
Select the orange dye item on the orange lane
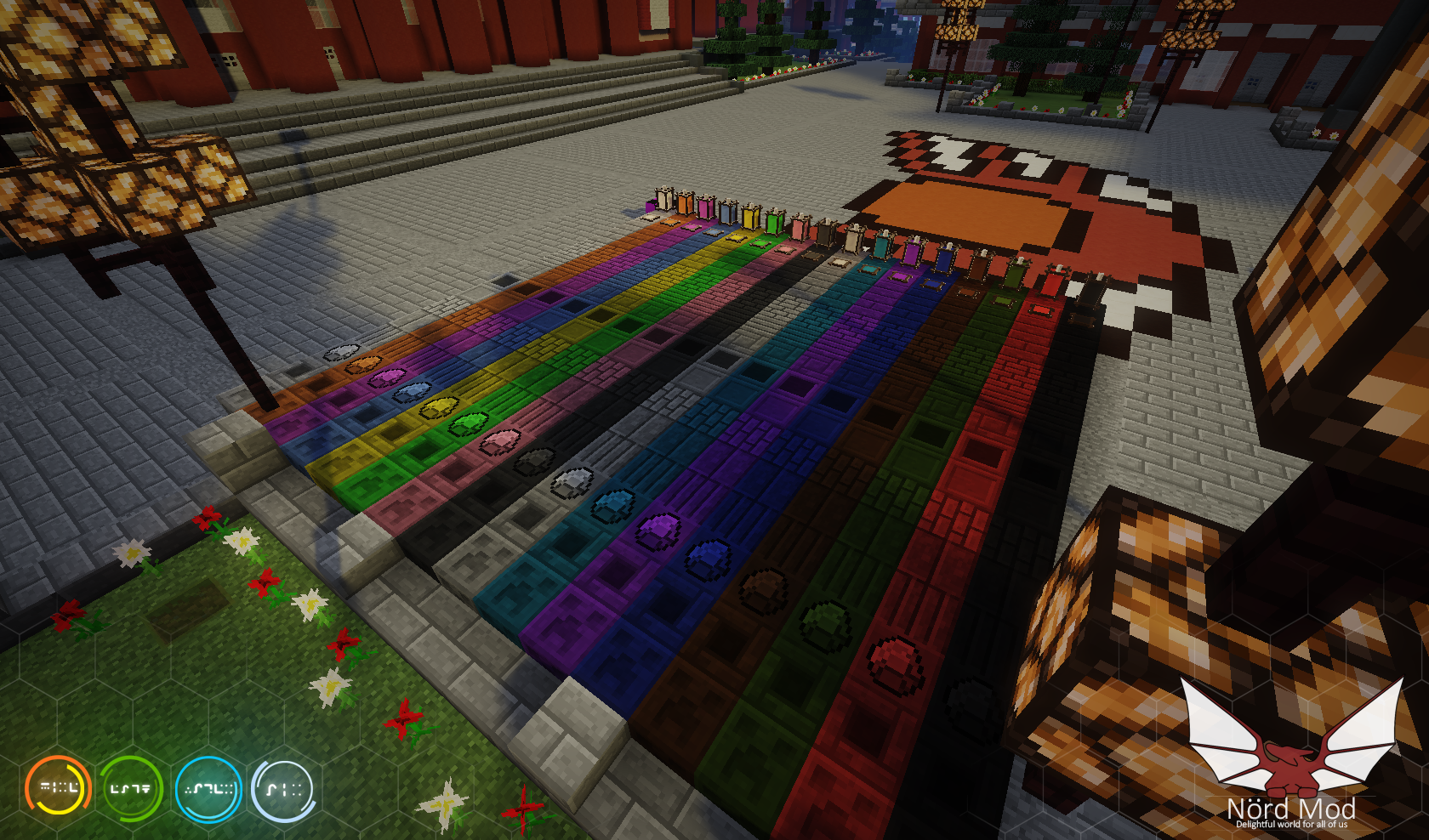363,364
